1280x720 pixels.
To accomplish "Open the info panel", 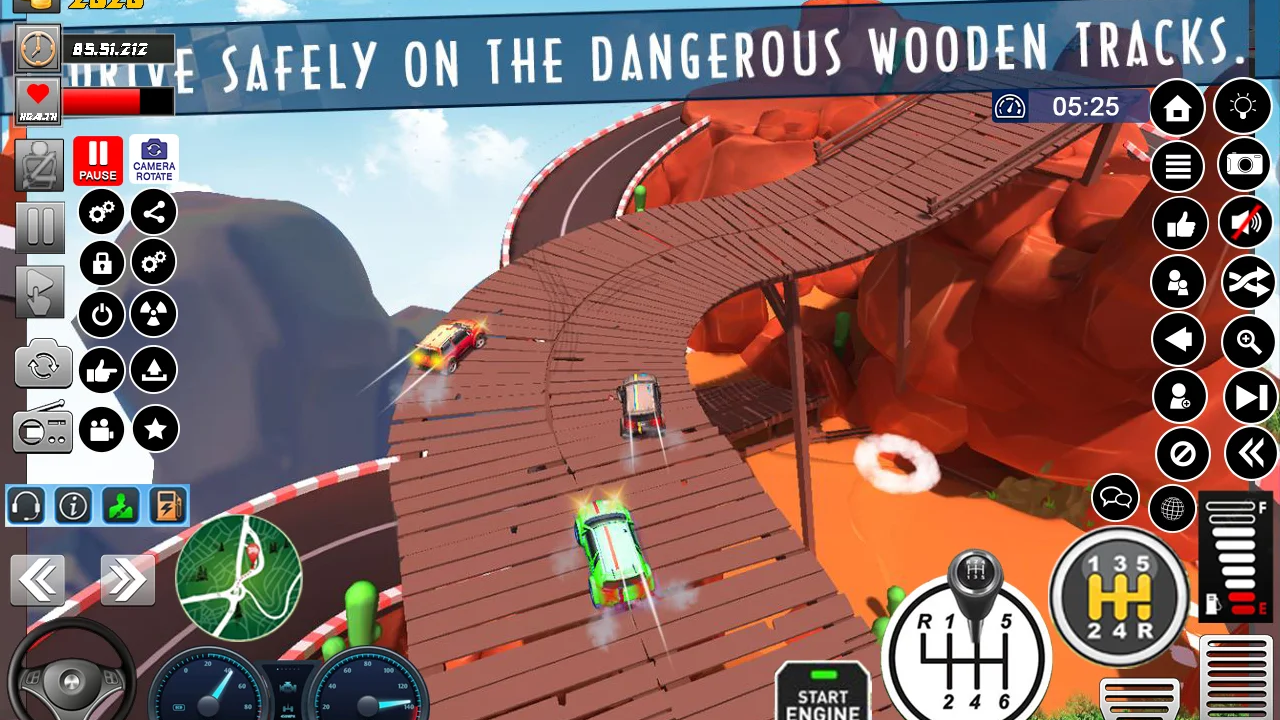I will point(72,505).
